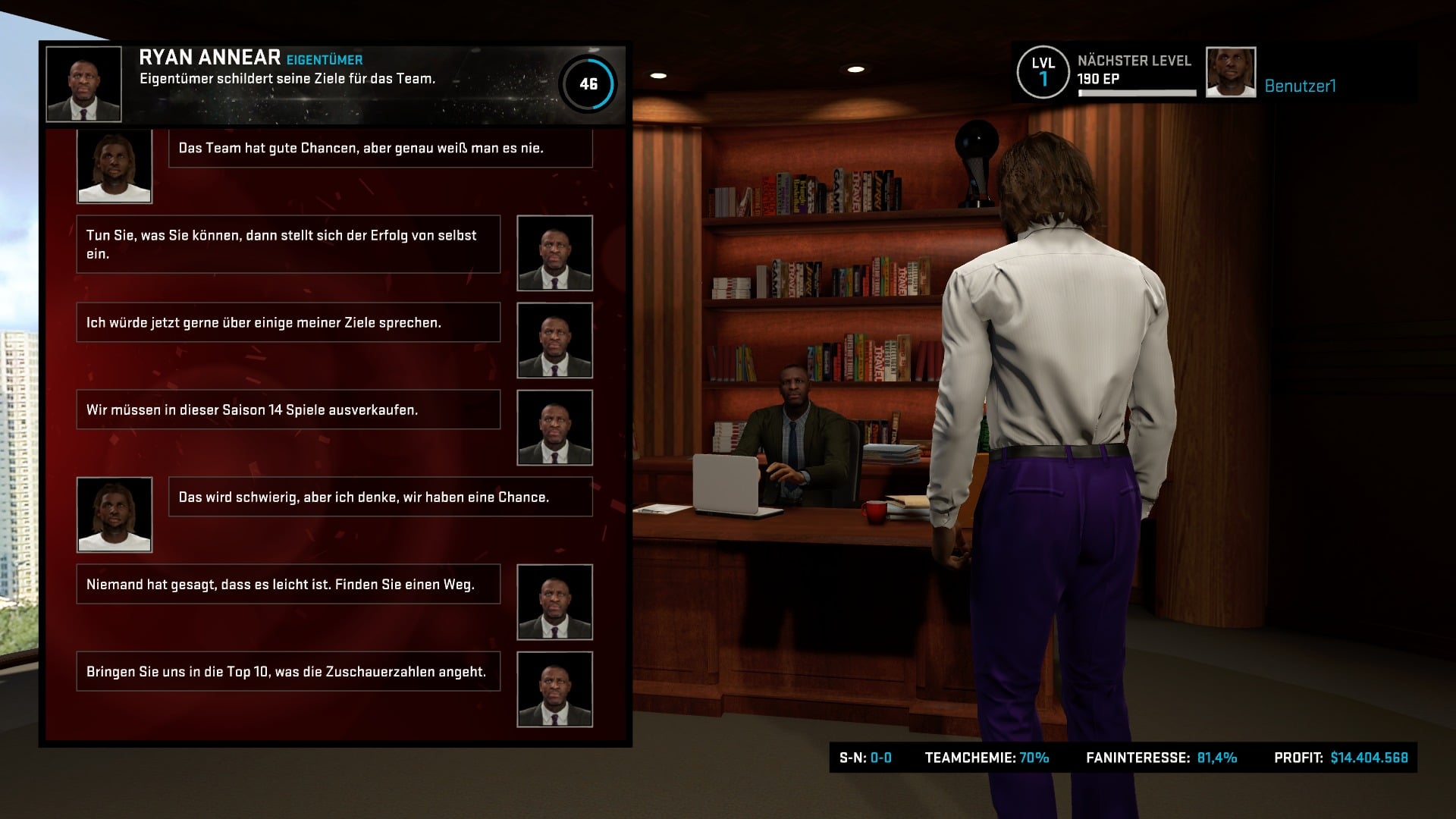Open the Benutzer1 user profile
The height and width of the screenshot is (819, 1456).
click(1300, 86)
